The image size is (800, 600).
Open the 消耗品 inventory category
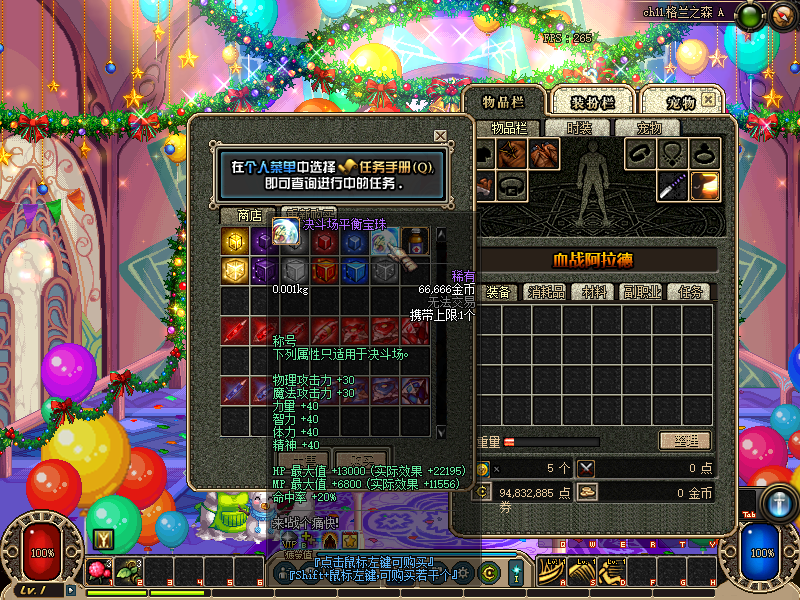point(546,292)
